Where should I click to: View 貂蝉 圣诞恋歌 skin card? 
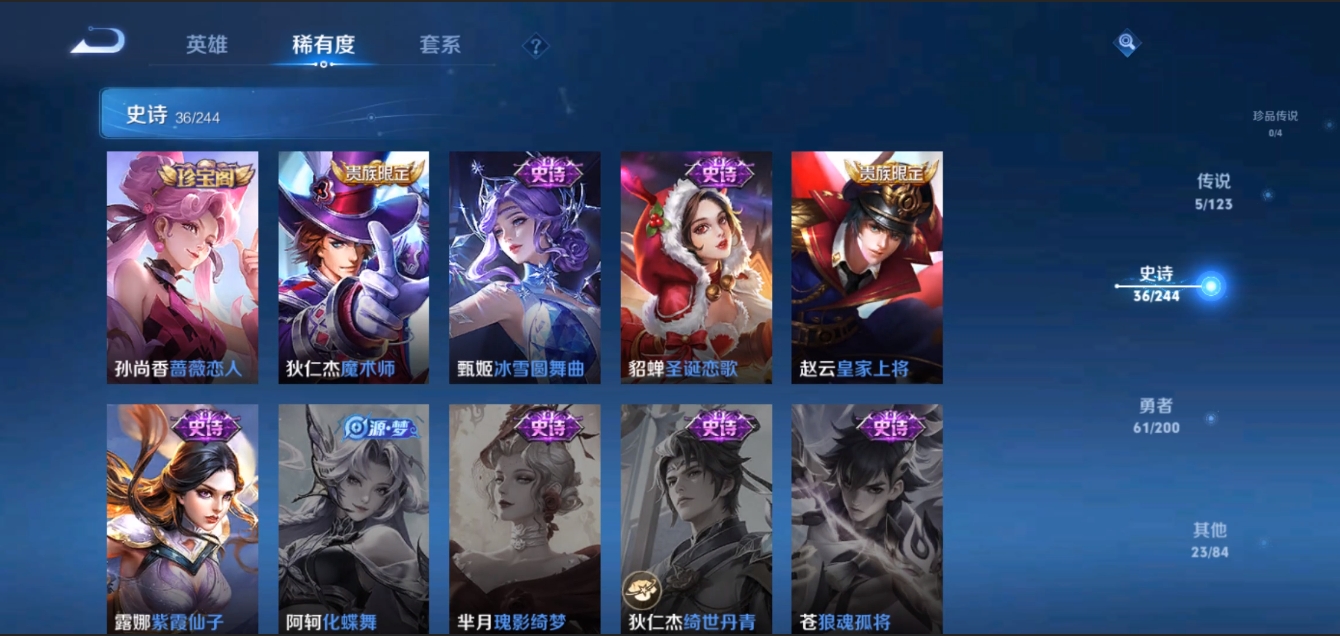[696, 267]
